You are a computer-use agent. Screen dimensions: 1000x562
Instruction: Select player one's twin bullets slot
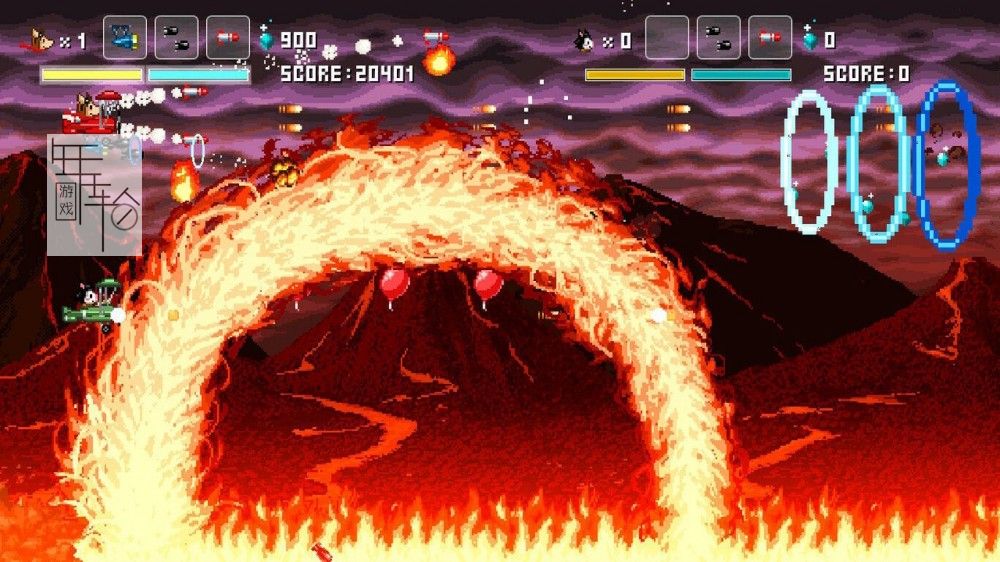pyautogui.click(x=176, y=38)
